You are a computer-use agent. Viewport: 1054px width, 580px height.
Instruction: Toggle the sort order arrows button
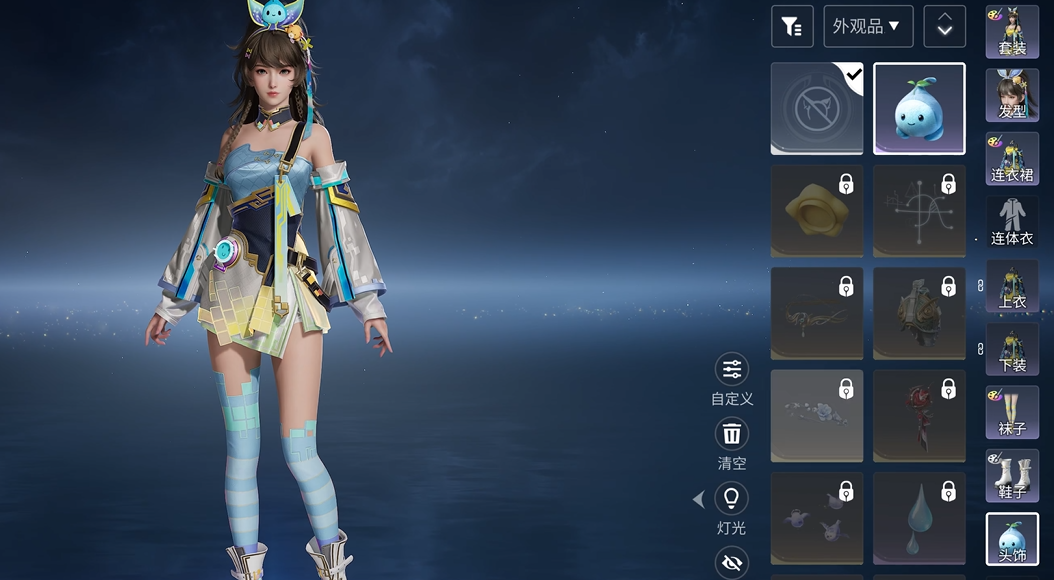tap(944, 27)
